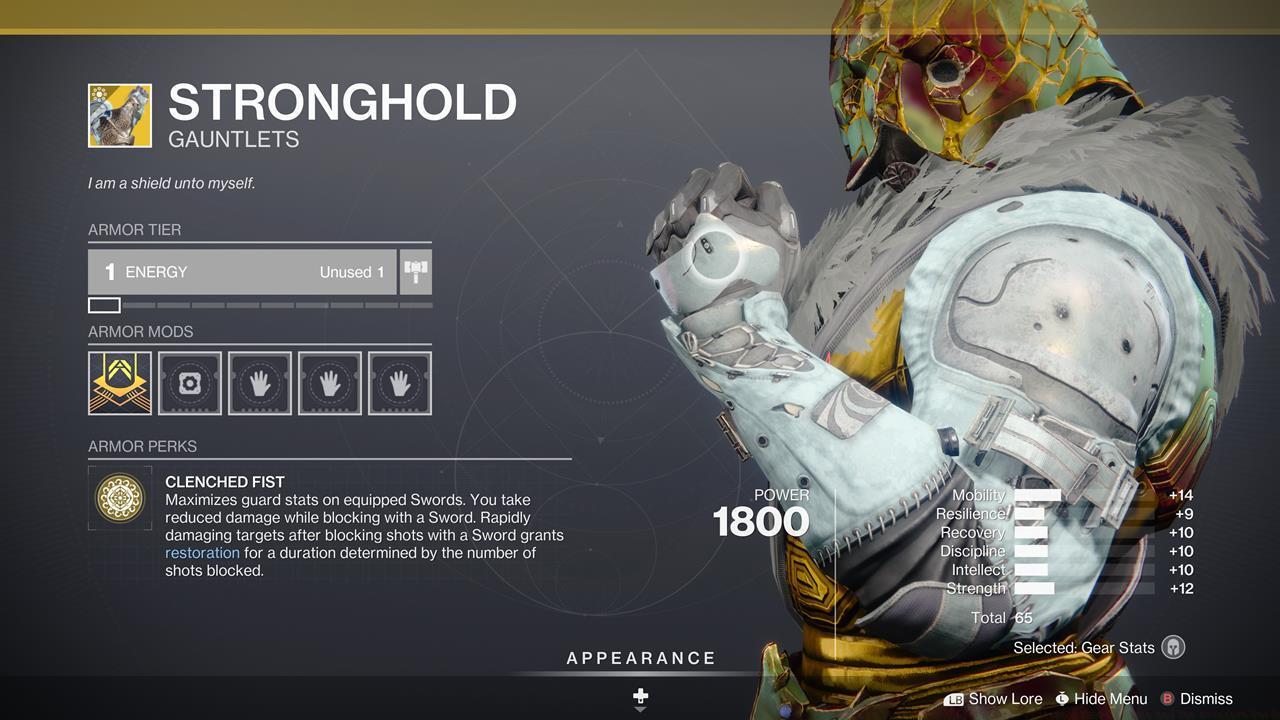Screen dimensions: 1280x720
Task: Click the ENERGY armor tier bar
Action: pyautogui.click(x=240, y=271)
